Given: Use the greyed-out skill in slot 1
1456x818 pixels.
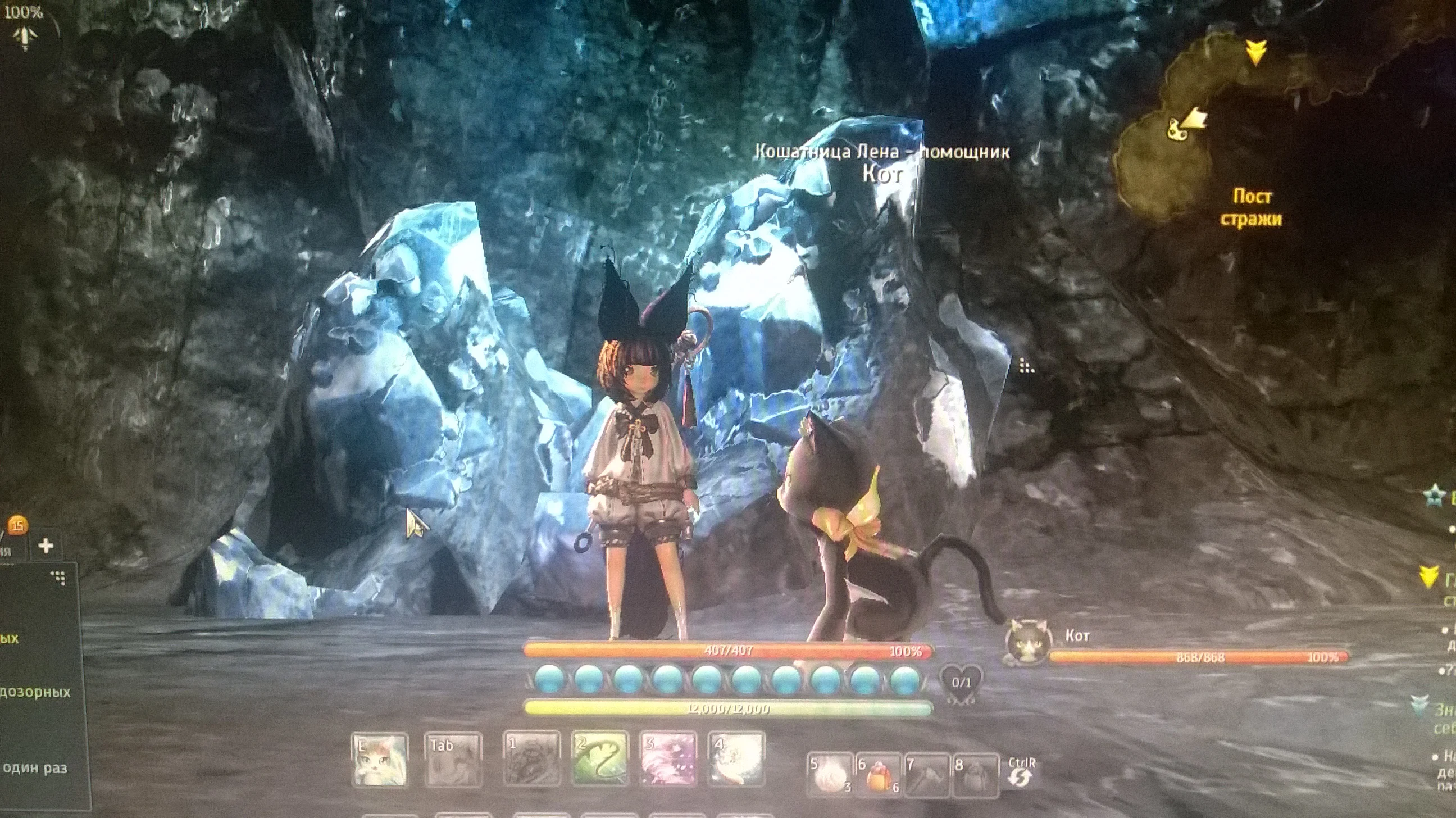Looking at the screenshot, I should pyautogui.click(x=531, y=758).
